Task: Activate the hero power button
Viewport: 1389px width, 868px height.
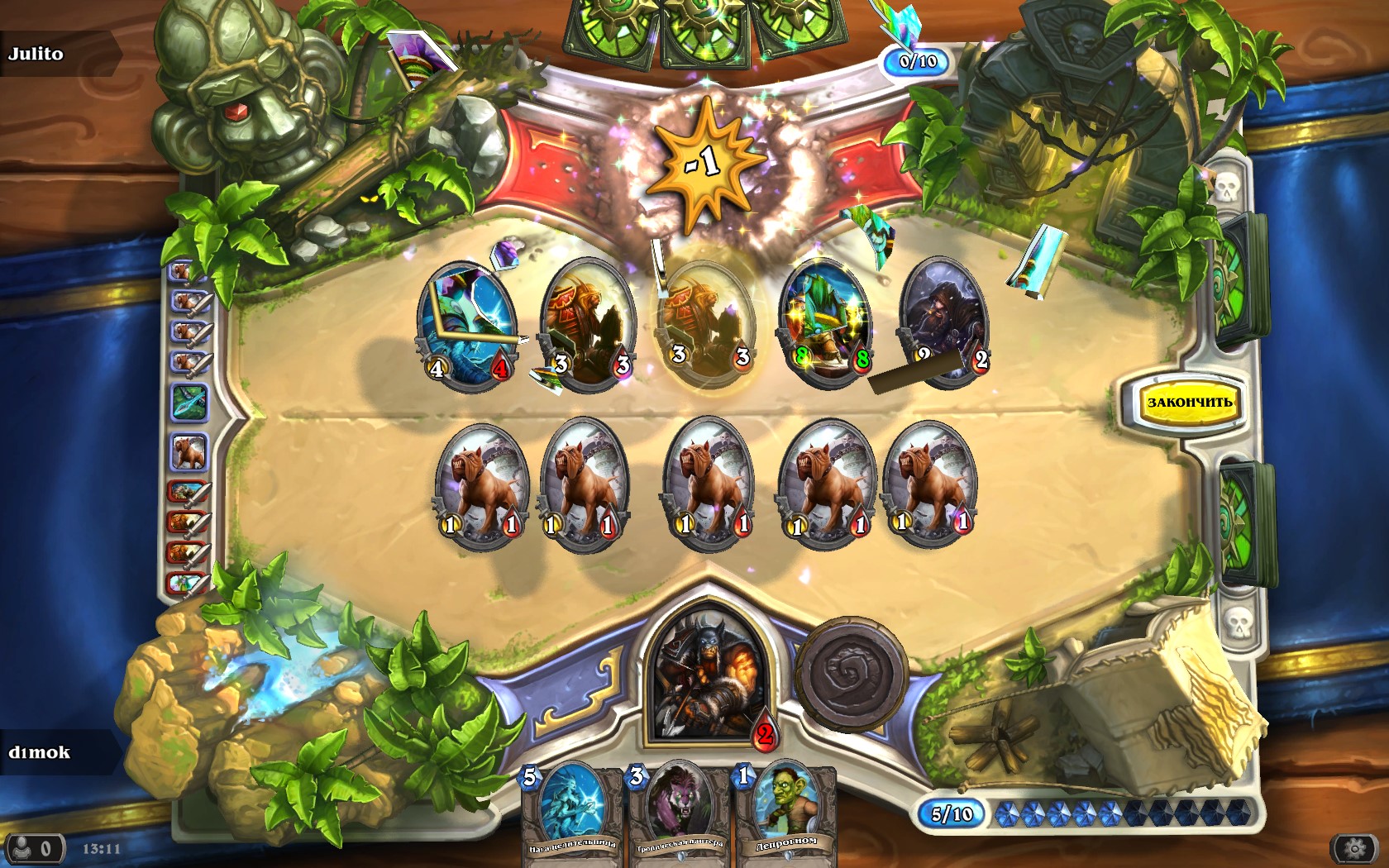Action: [x=851, y=672]
